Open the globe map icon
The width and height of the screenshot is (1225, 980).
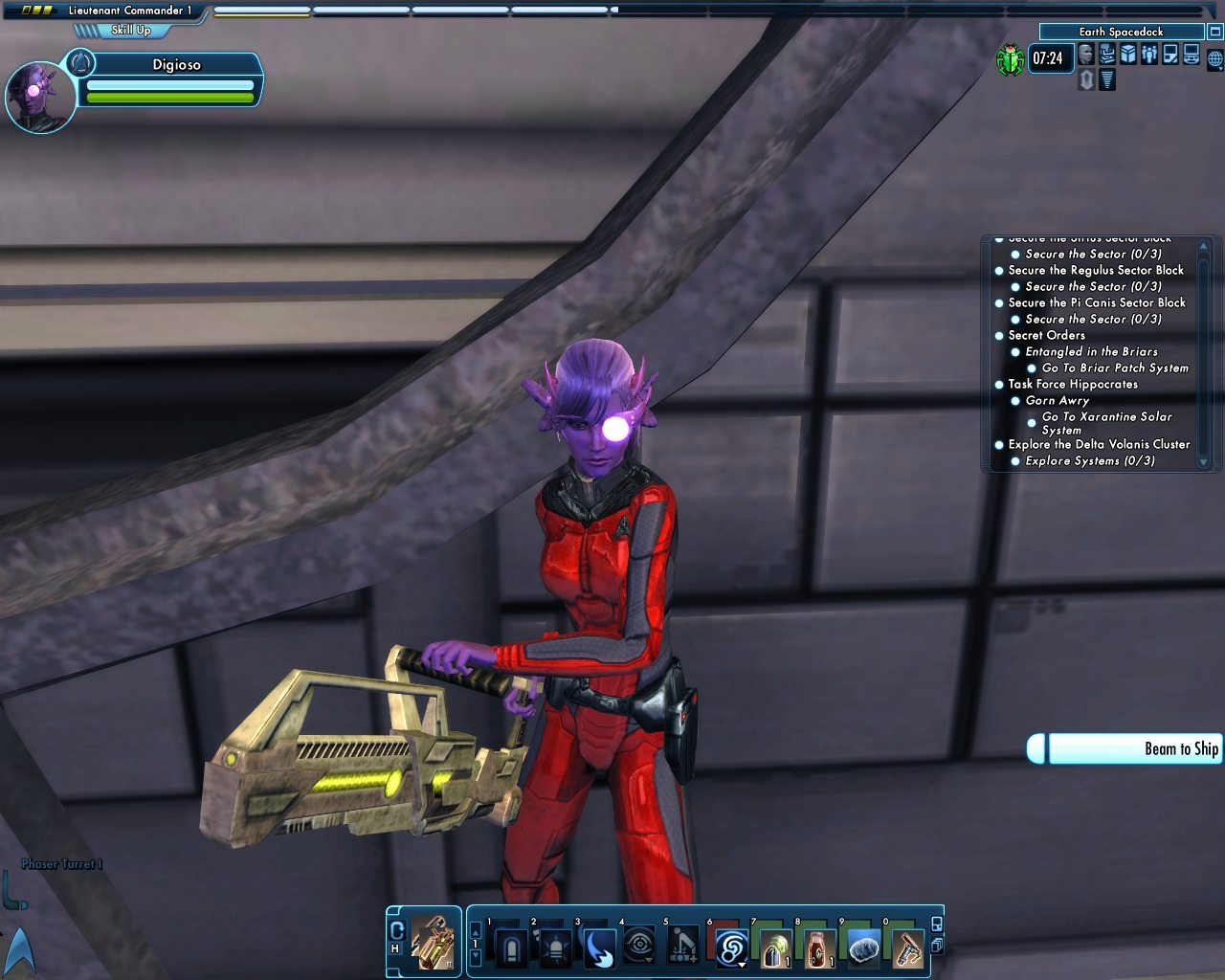pyautogui.click(x=1214, y=59)
